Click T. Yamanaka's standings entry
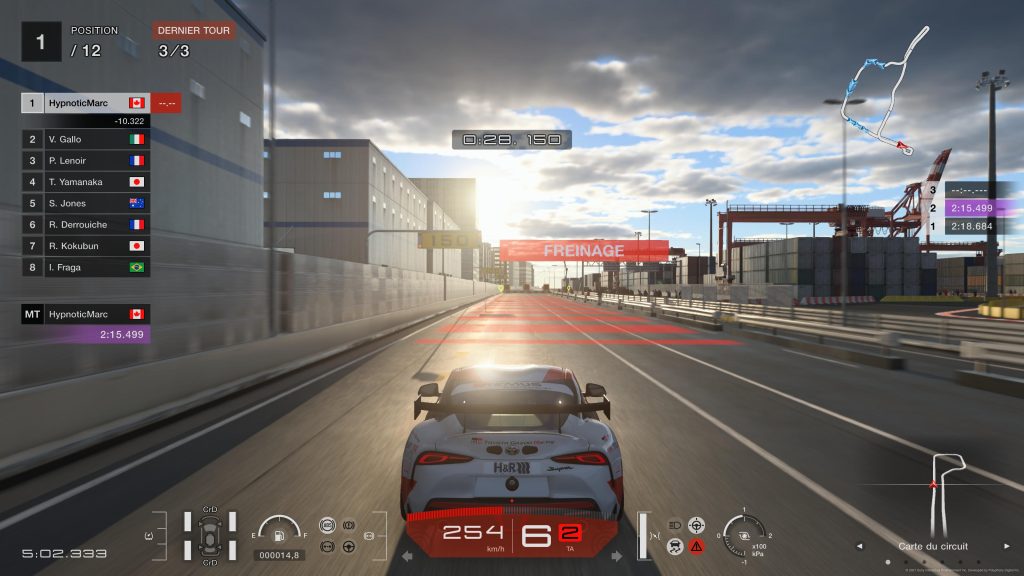 [86, 182]
